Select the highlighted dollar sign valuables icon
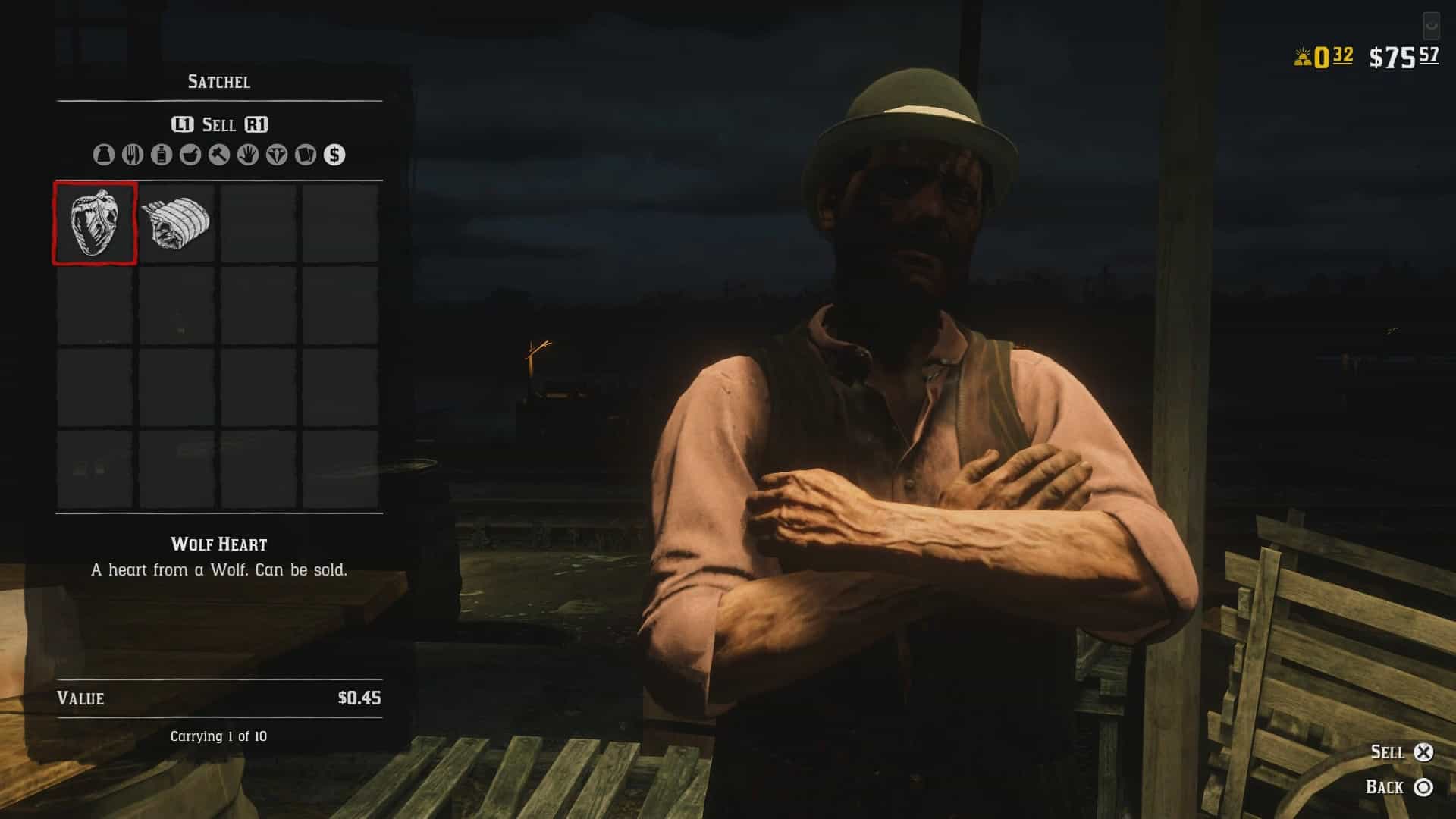The width and height of the screenshot is (1456, 819). (x=334, y=157)
